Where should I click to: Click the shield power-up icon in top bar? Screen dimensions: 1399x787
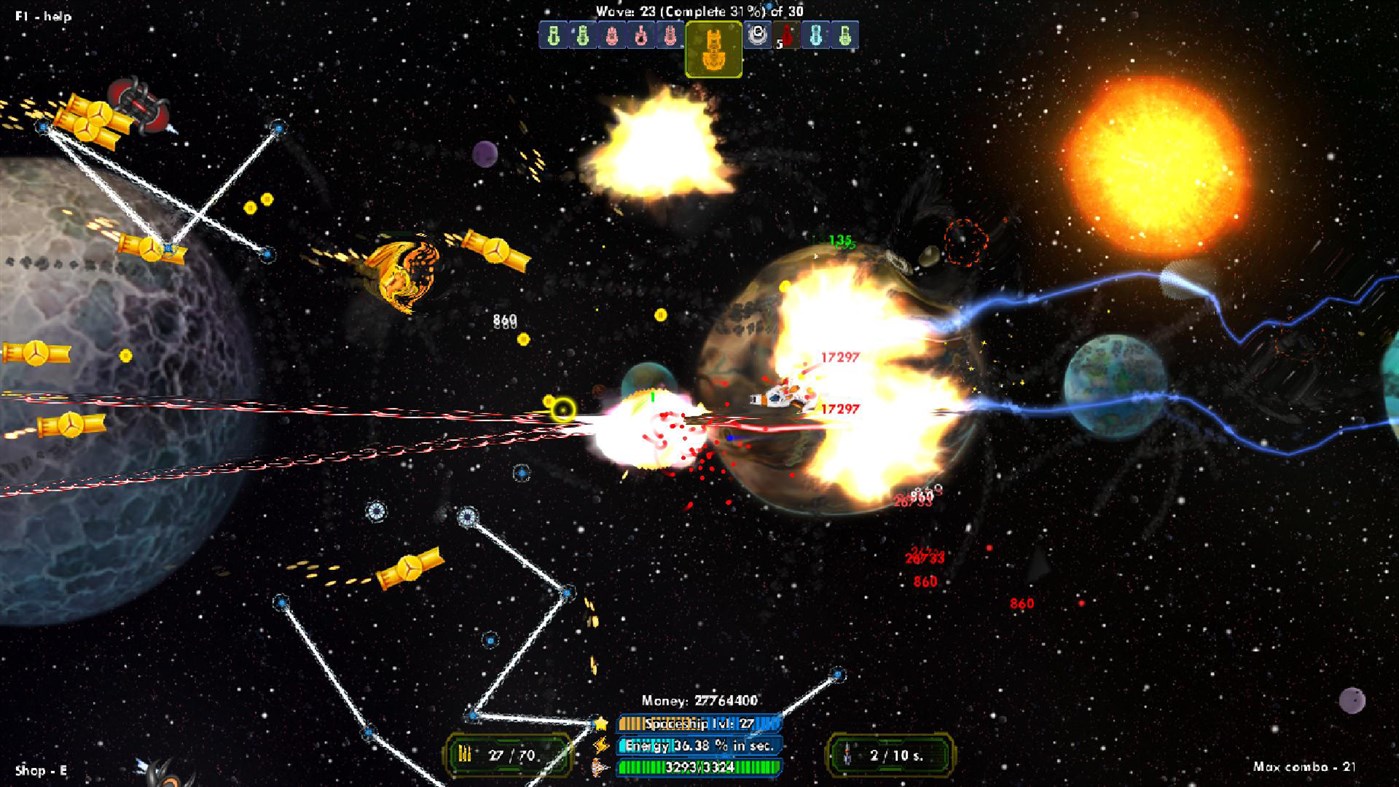tap(758, 36)
